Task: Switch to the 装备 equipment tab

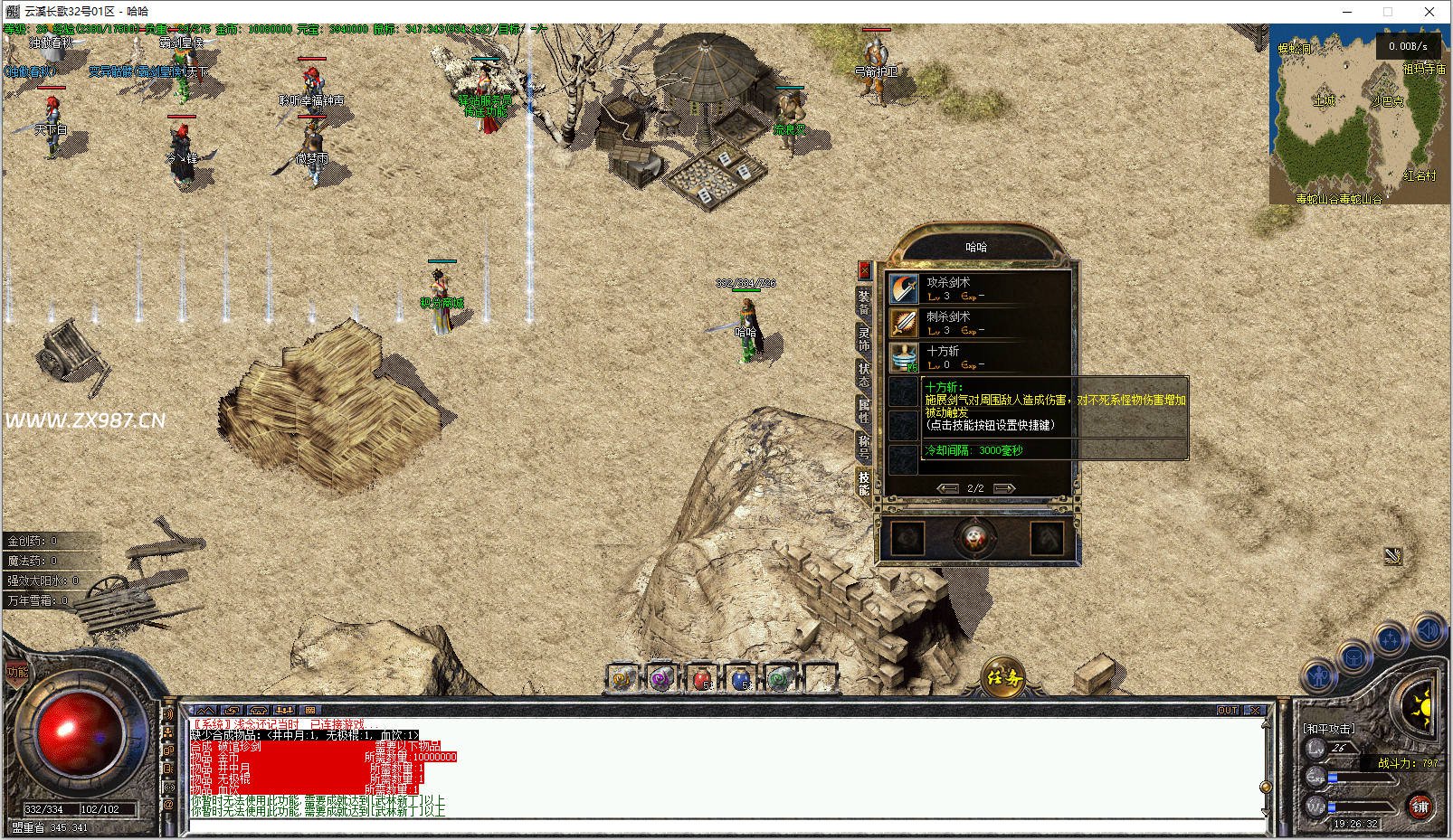Action: (864, 303)
